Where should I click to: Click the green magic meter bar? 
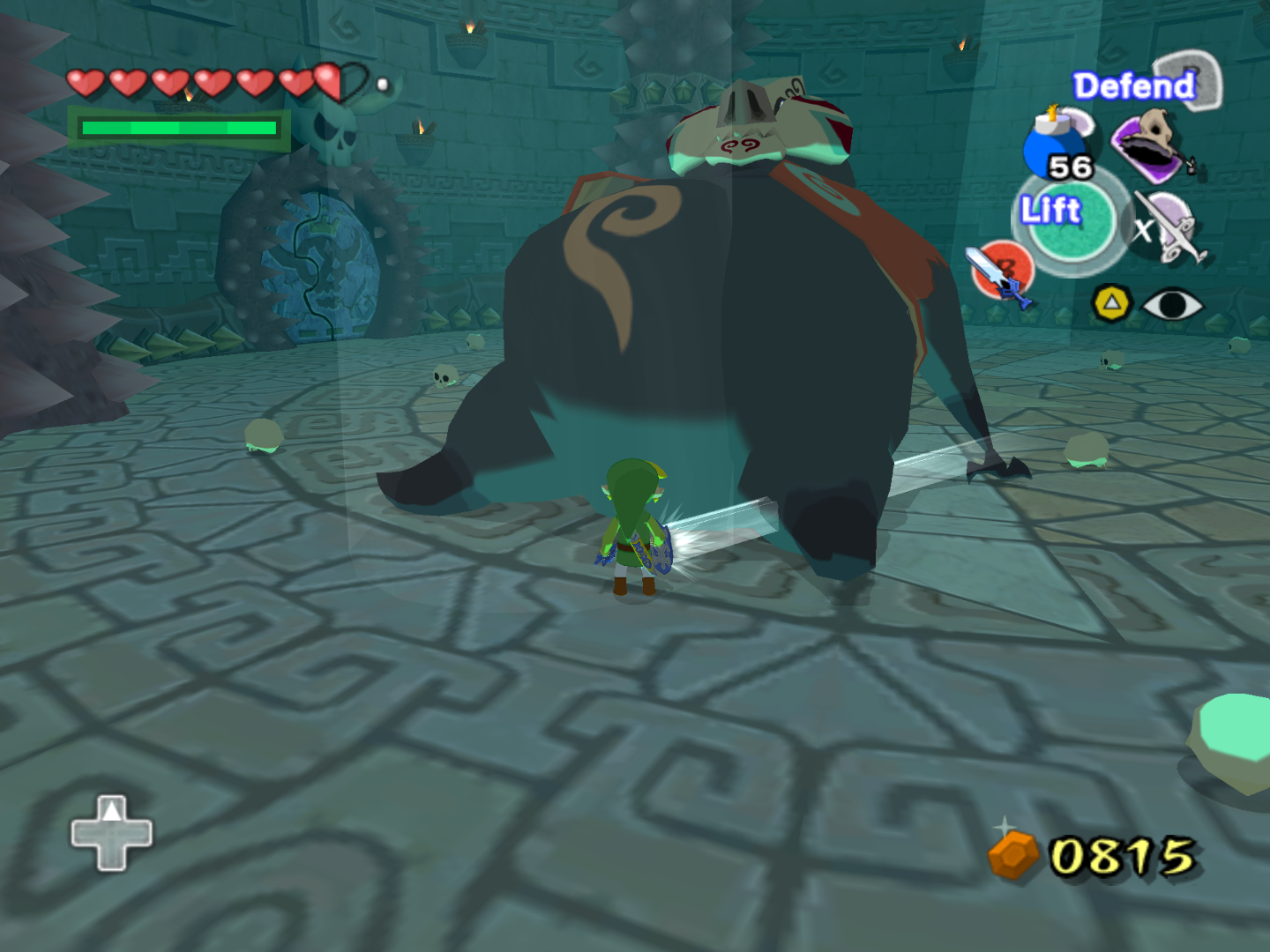(176, 128)
